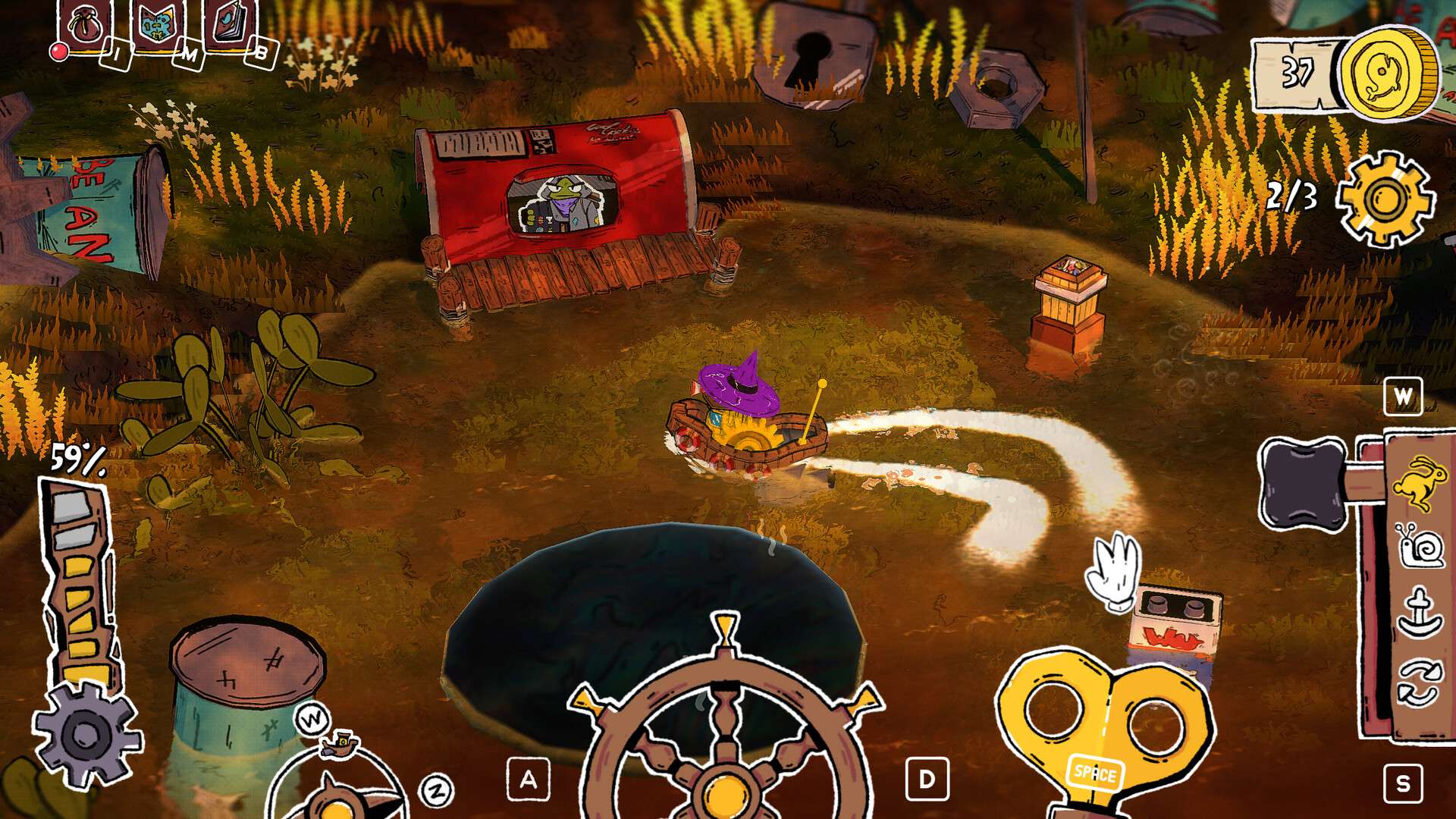Open the folded map icon
This screenshot has width=1456, height=819.
tap(158, 24)
